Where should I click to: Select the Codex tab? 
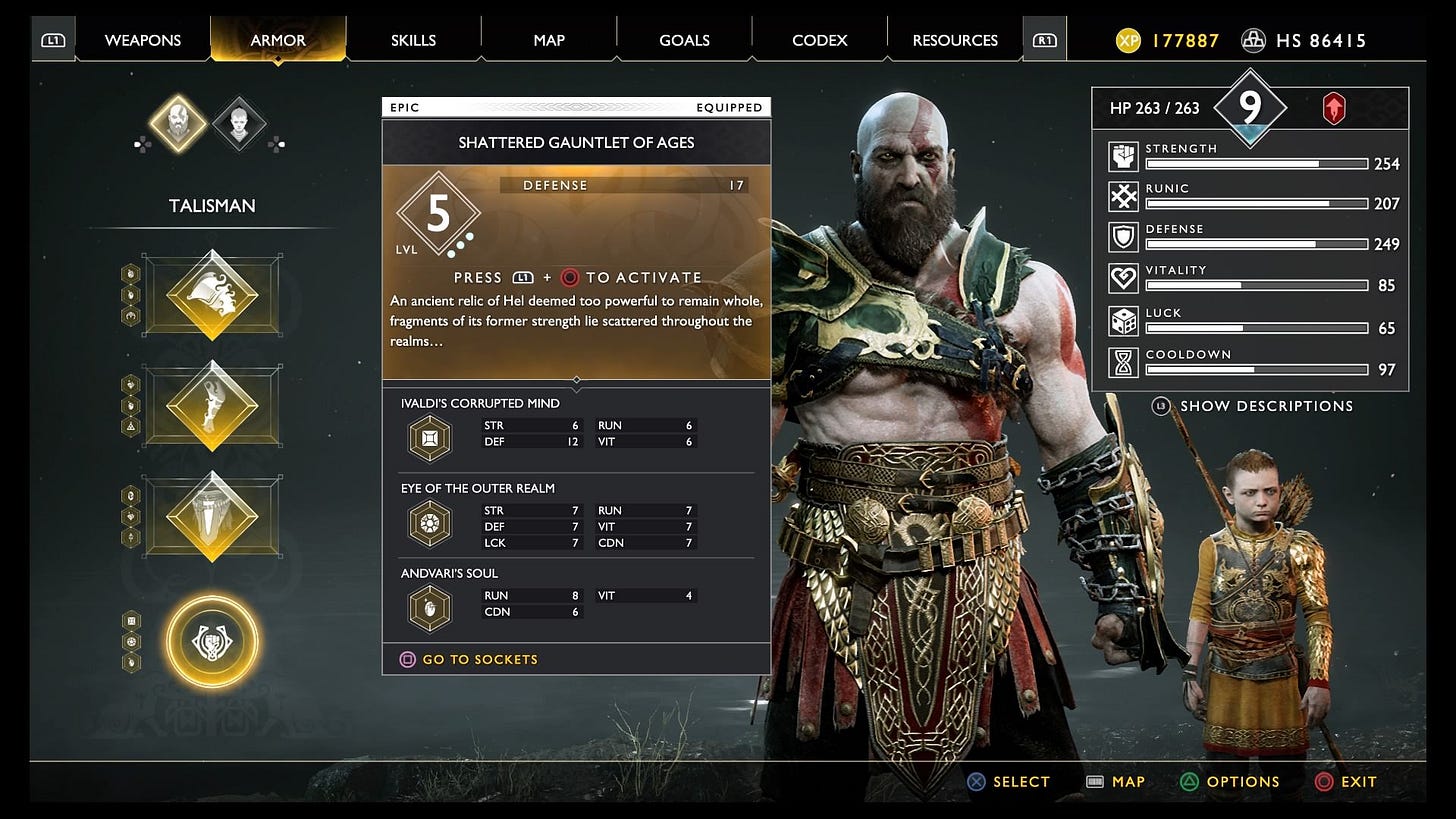click(x=819, y=40)
